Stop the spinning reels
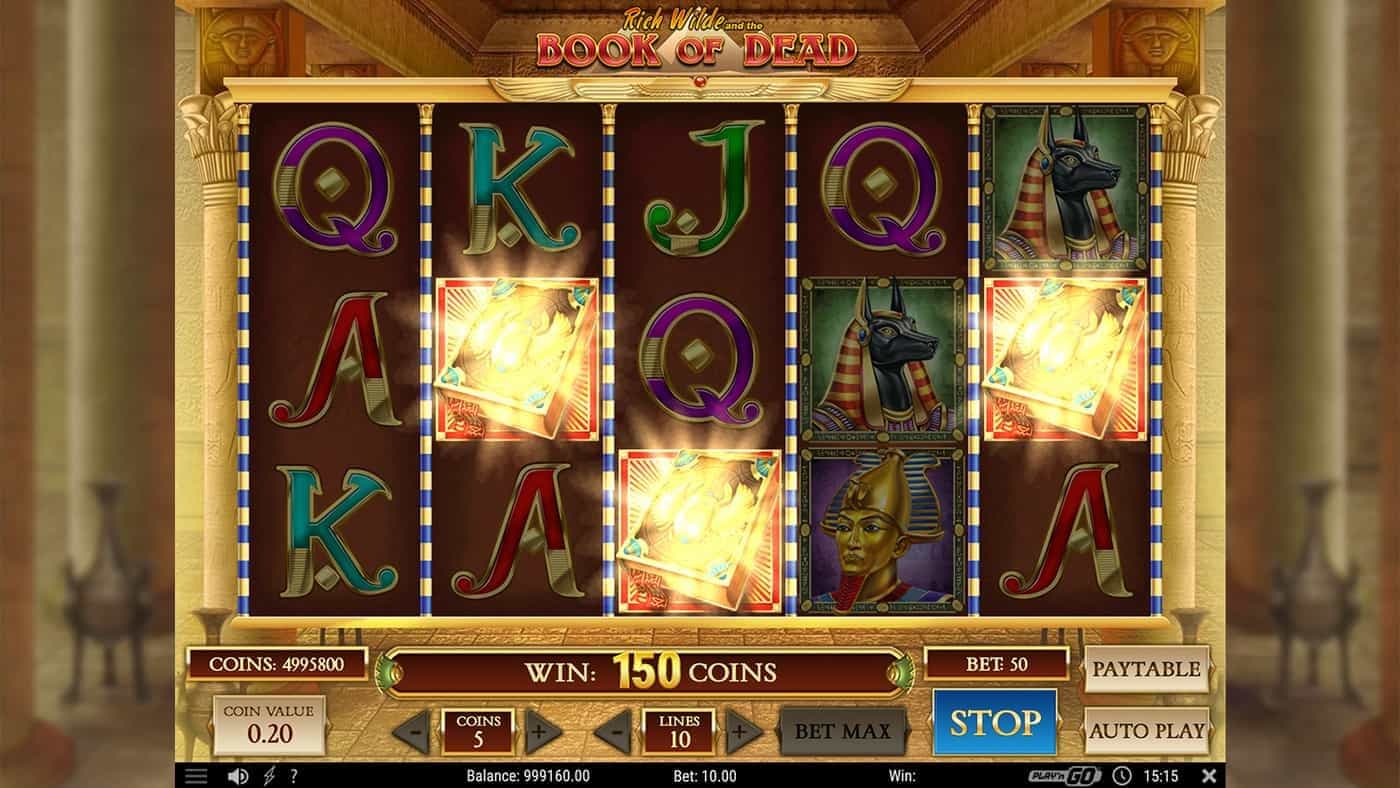 (x=994, y=722)
